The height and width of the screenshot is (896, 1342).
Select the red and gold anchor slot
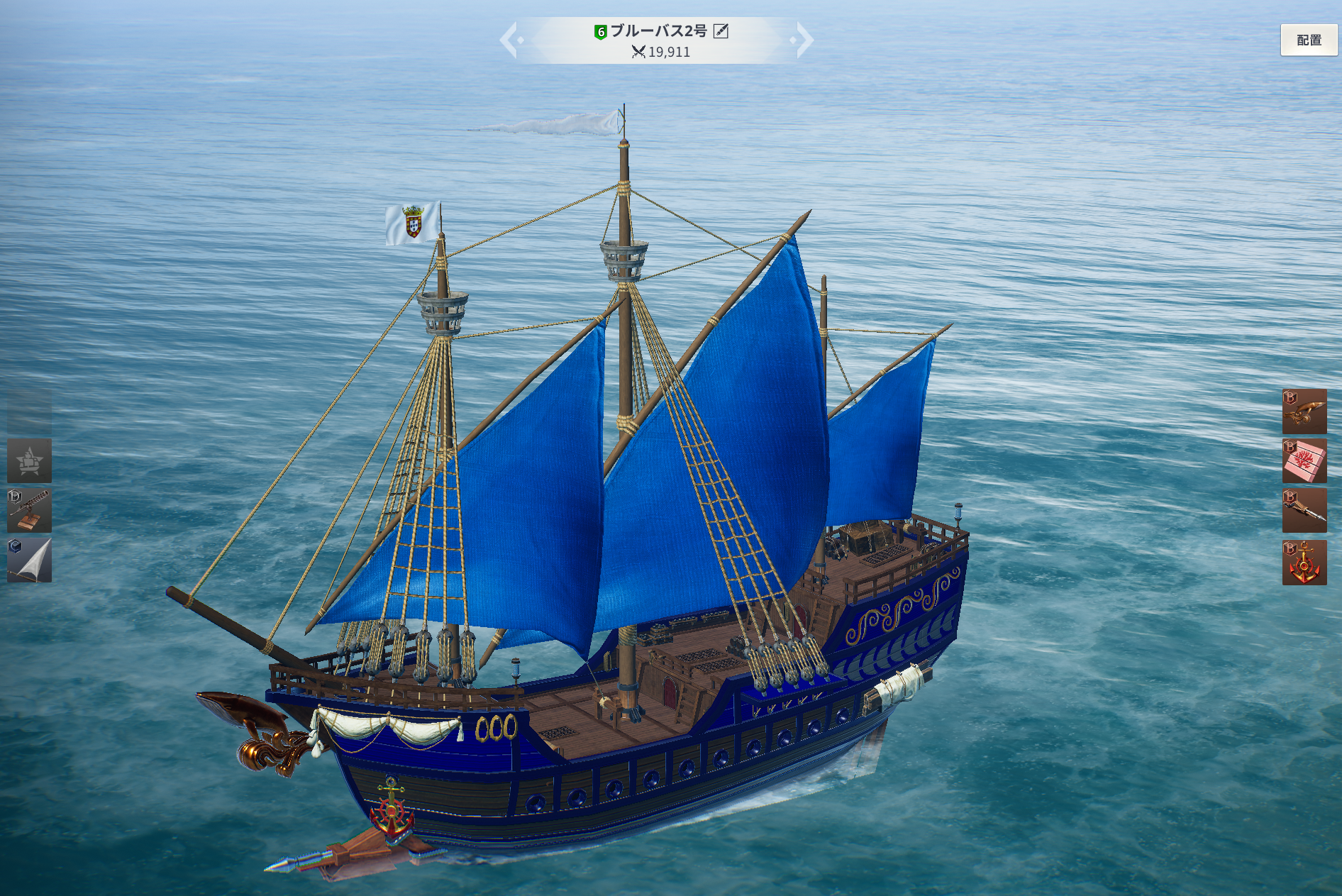coord(1304,563)
